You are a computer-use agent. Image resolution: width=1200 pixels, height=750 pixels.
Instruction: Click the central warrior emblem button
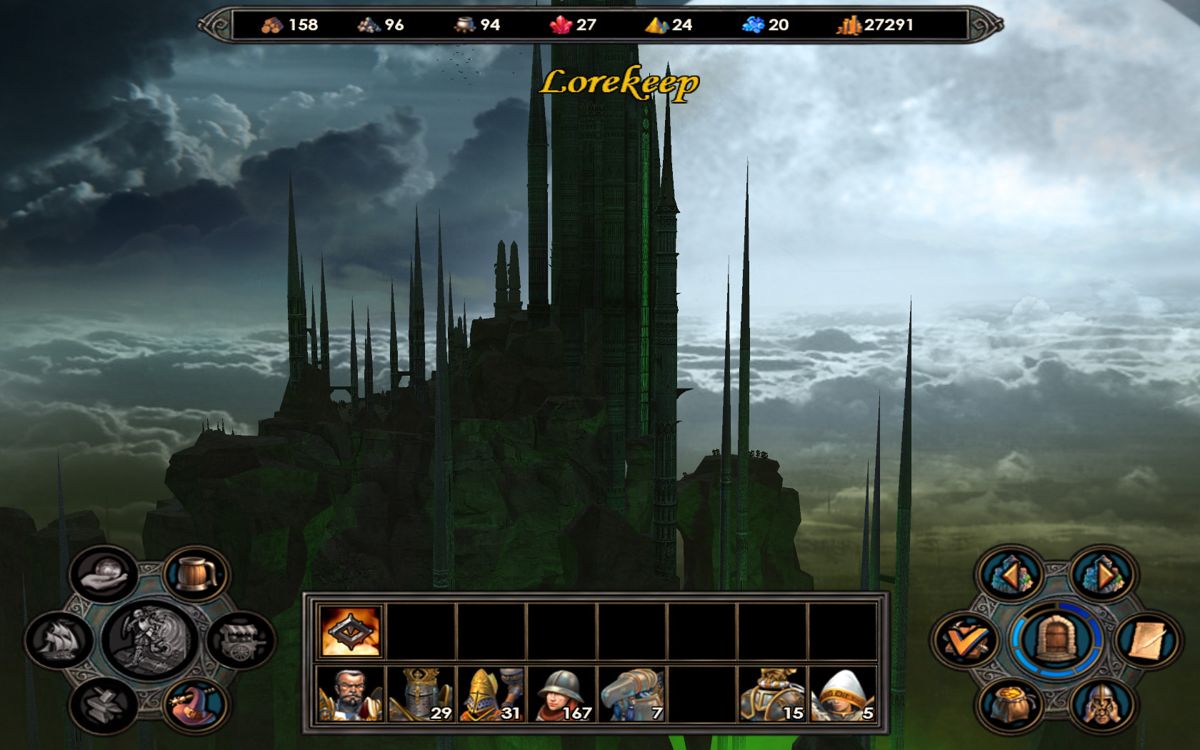[150, 640]
